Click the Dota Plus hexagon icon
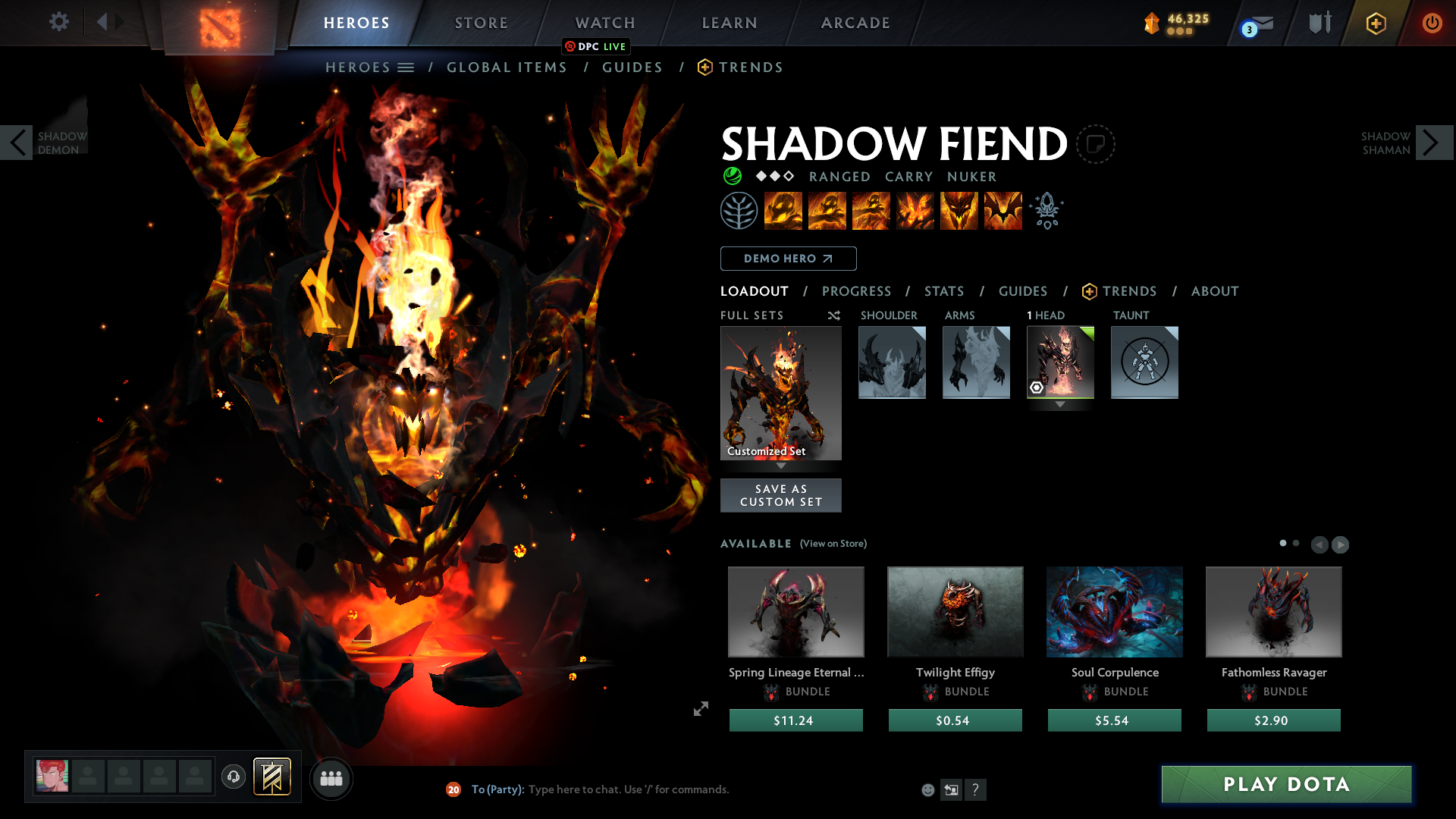This screenshot has width=1456, height=819. (x=1376, y=22)
